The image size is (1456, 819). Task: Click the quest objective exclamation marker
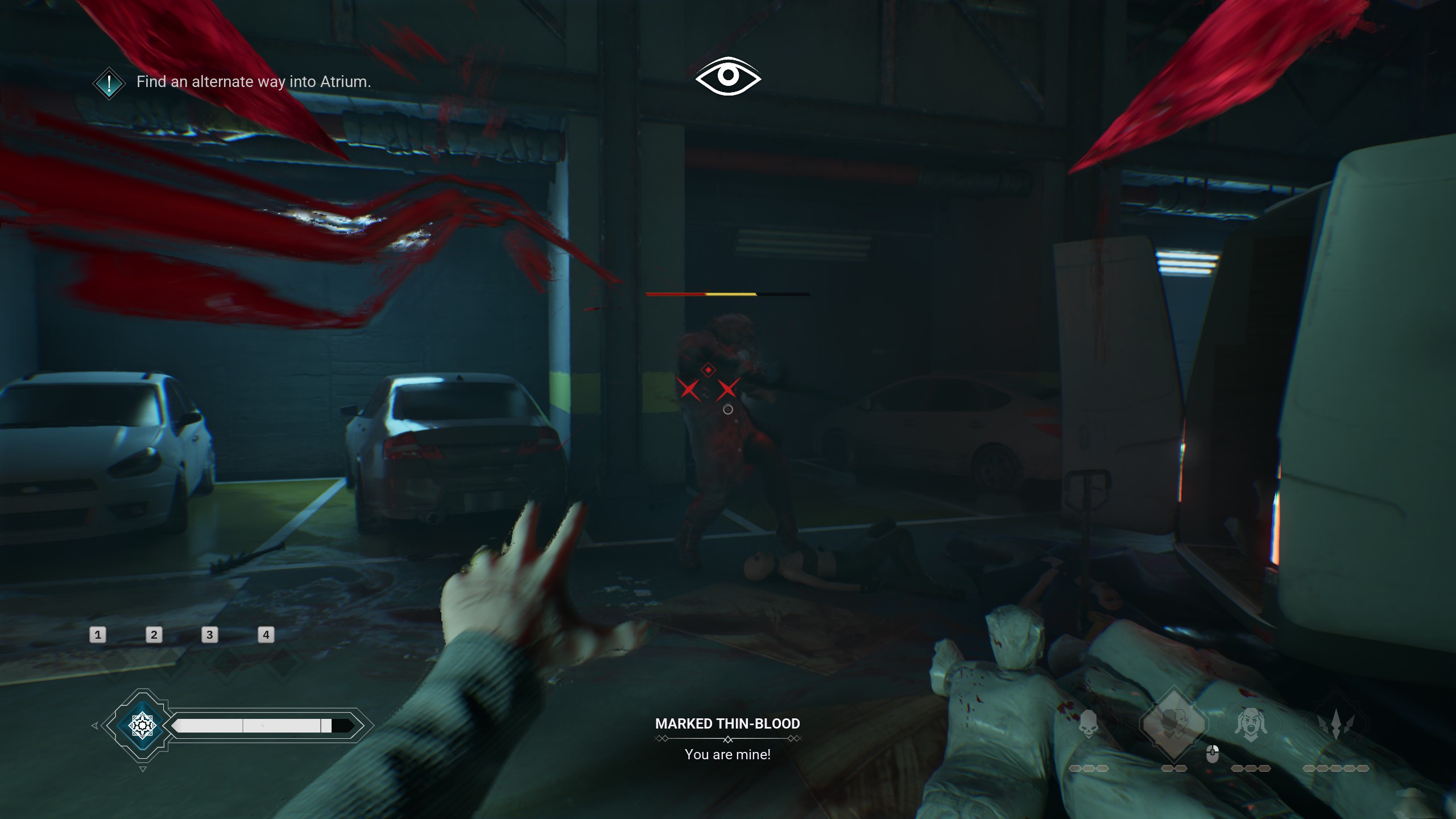pos(109,84)
